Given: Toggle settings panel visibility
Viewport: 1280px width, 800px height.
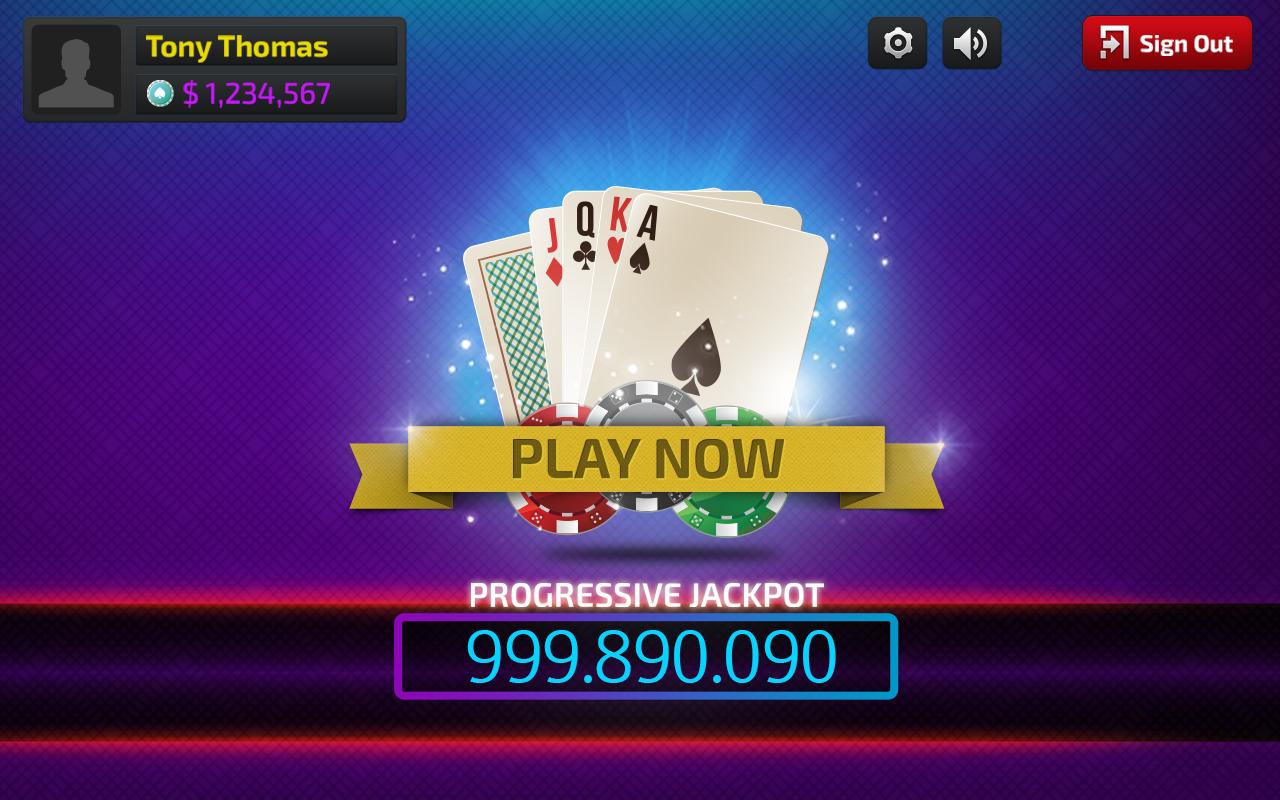Looking at the screenshot, I should click(x=897, y=43).
